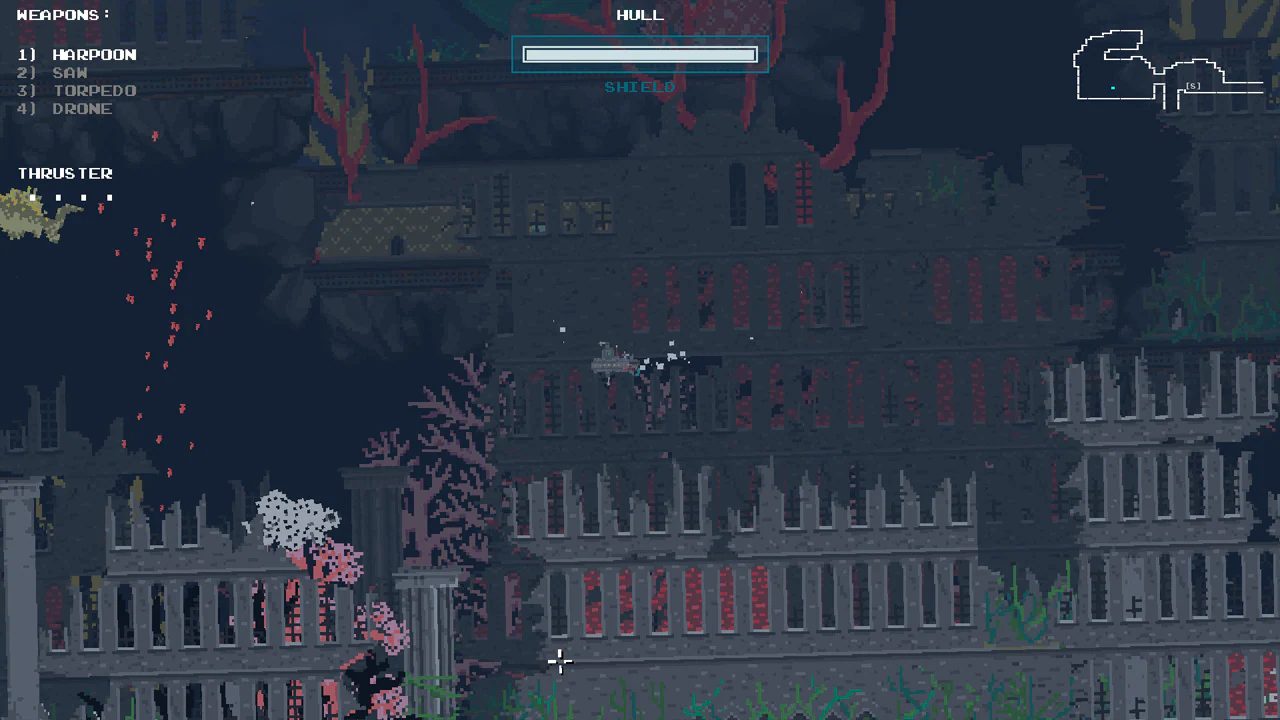Select the HARPOON weapon
This screenshot has height=720, width=1280.
point(95,54)
